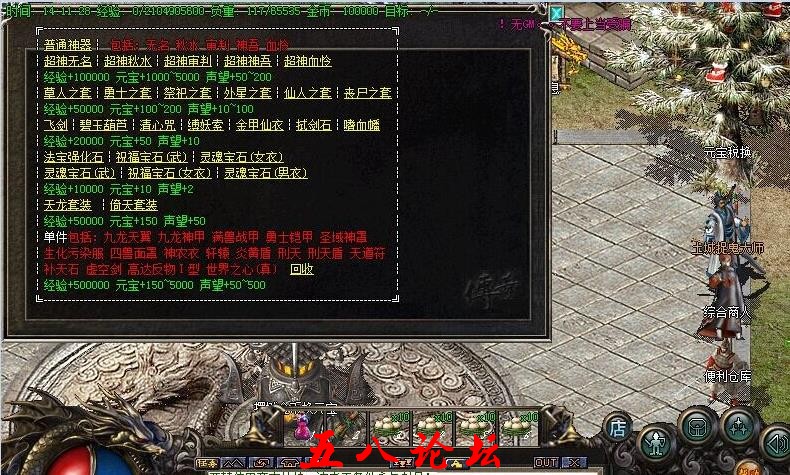
Task: Click the 飞剑 item link
Action: 56,125
